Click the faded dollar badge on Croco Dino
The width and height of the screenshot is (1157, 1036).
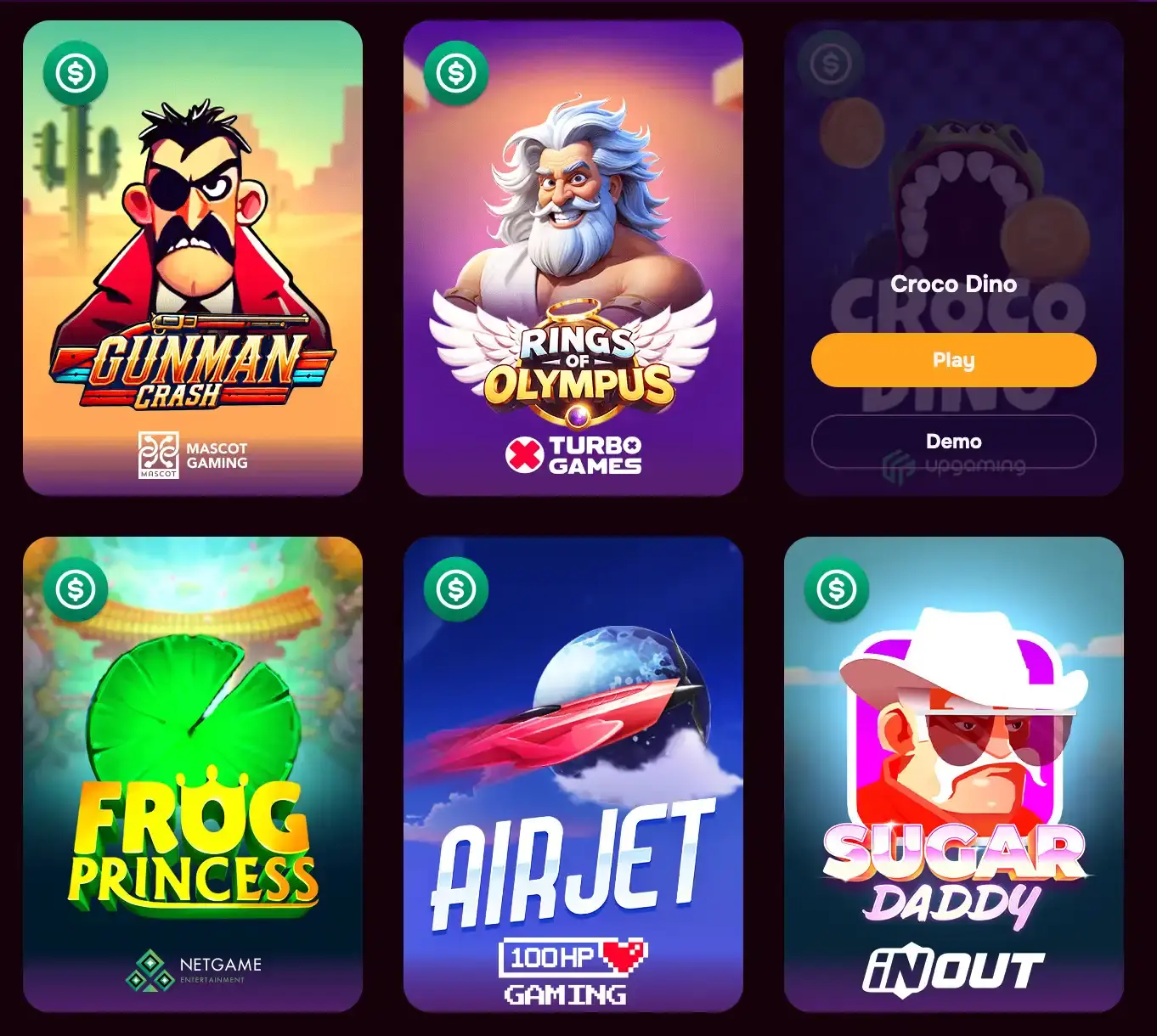(x=831, y=62)
